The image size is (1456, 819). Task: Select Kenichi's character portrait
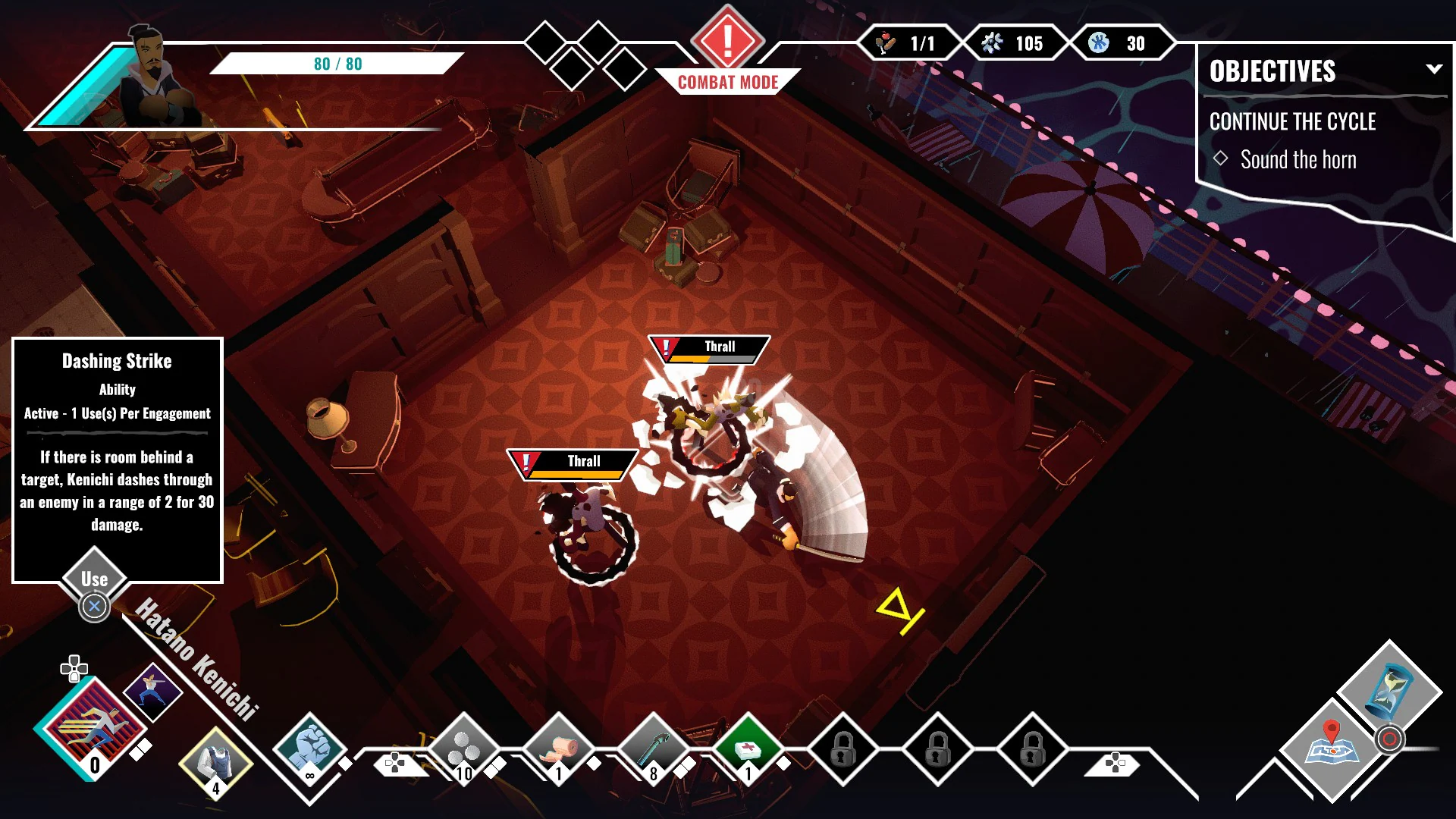tap(155, 80)
